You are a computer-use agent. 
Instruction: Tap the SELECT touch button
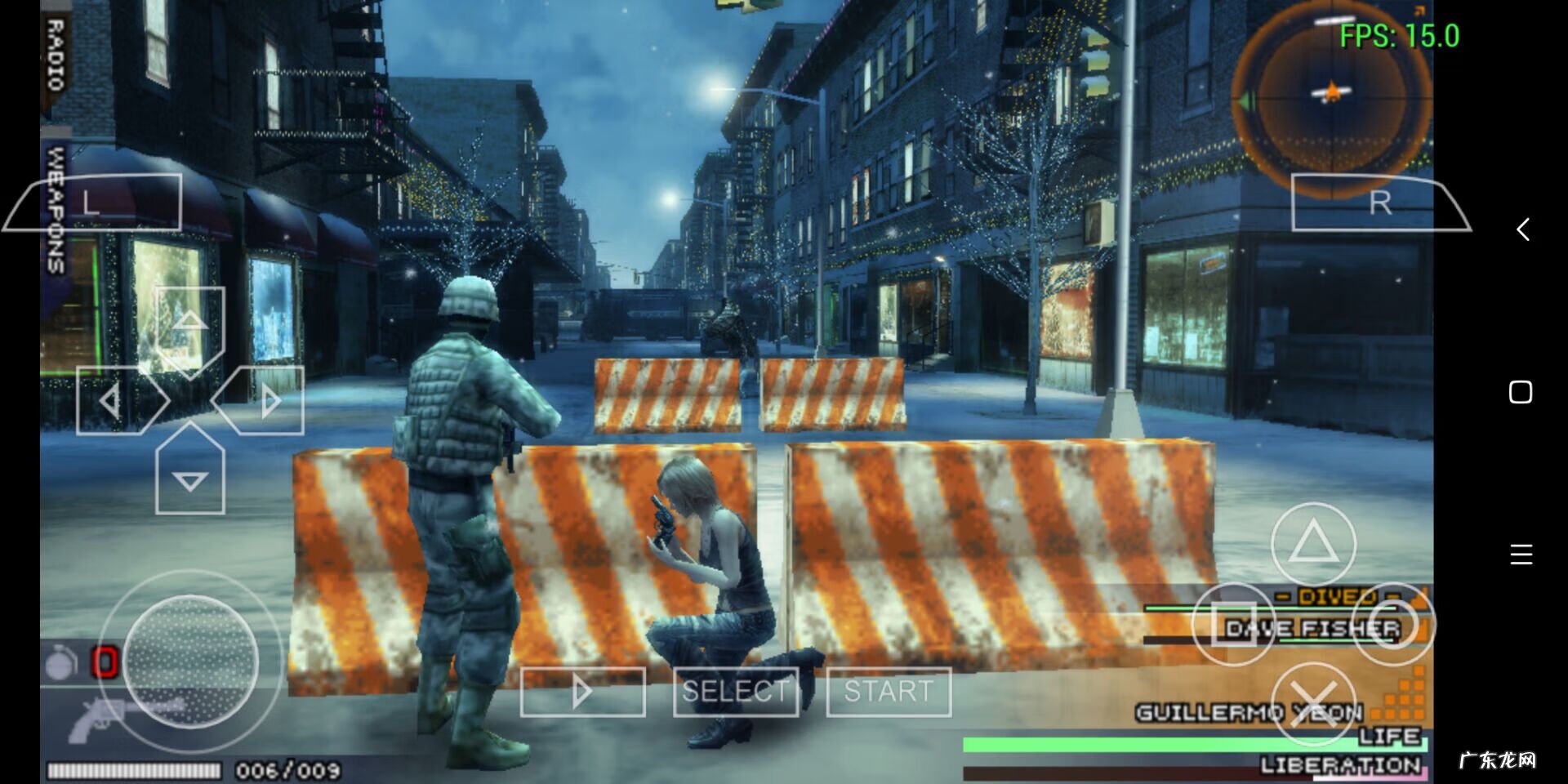pyautogui.click(x=735, y=692)
